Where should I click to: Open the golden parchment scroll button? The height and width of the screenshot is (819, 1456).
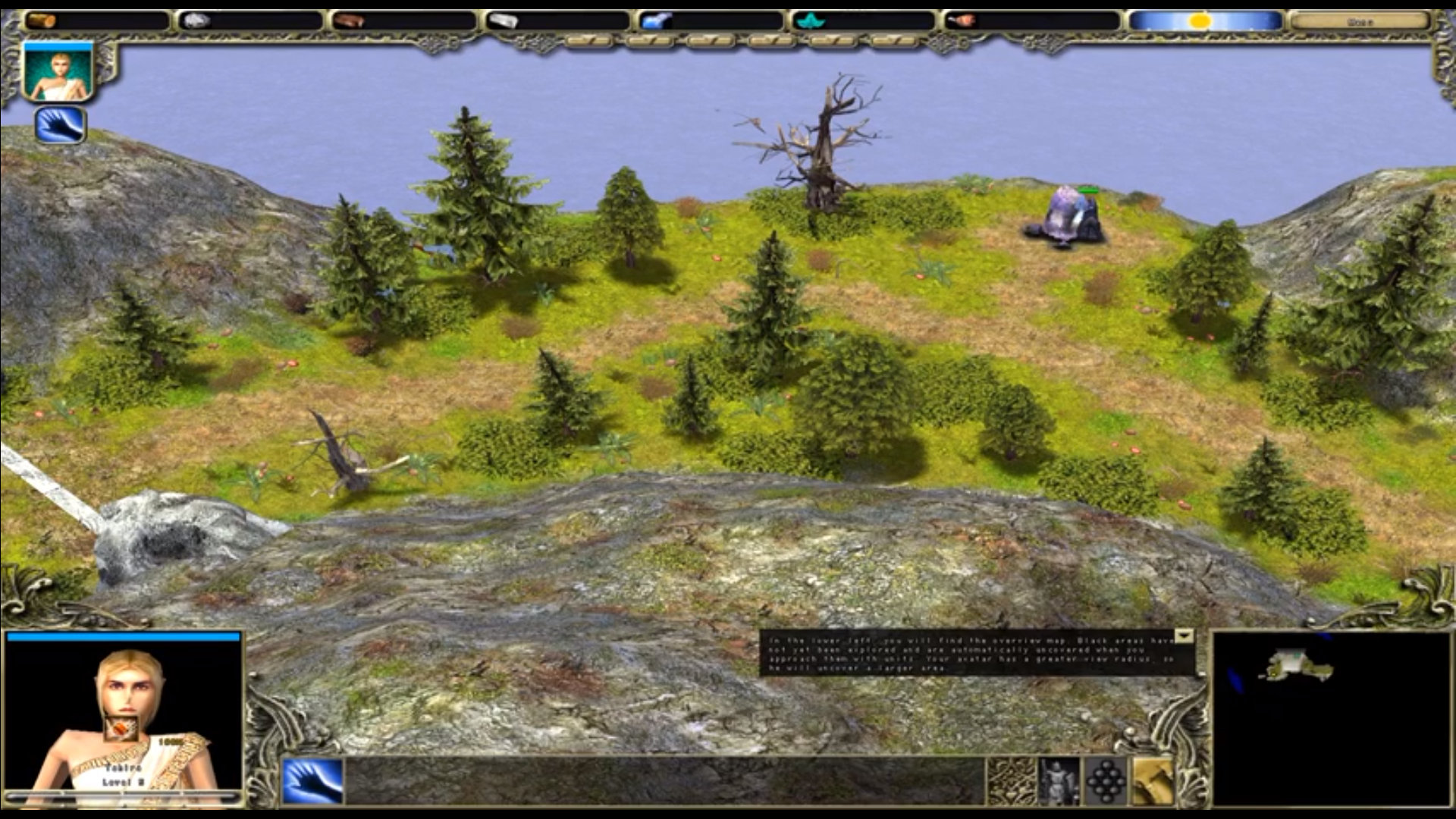tap(1153, 781)
